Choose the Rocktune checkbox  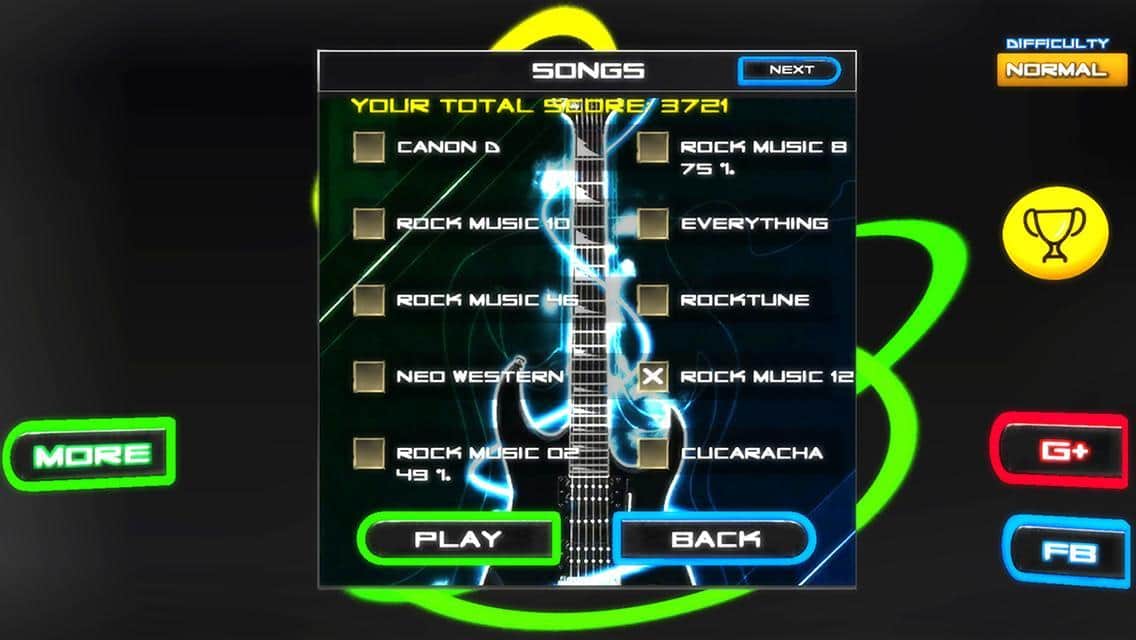[x=653, y=299]
